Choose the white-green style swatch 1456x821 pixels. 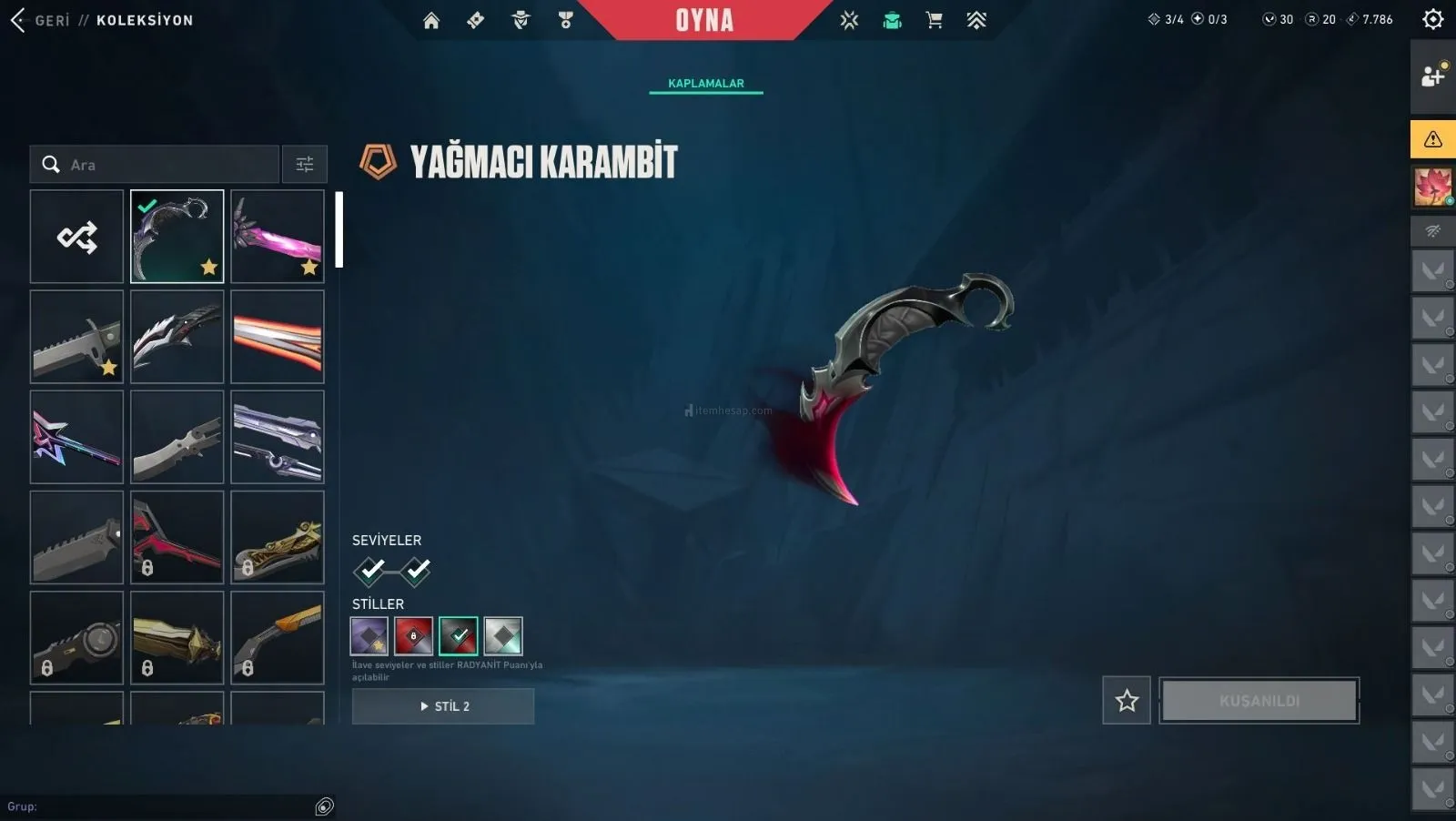coord(502,635)
